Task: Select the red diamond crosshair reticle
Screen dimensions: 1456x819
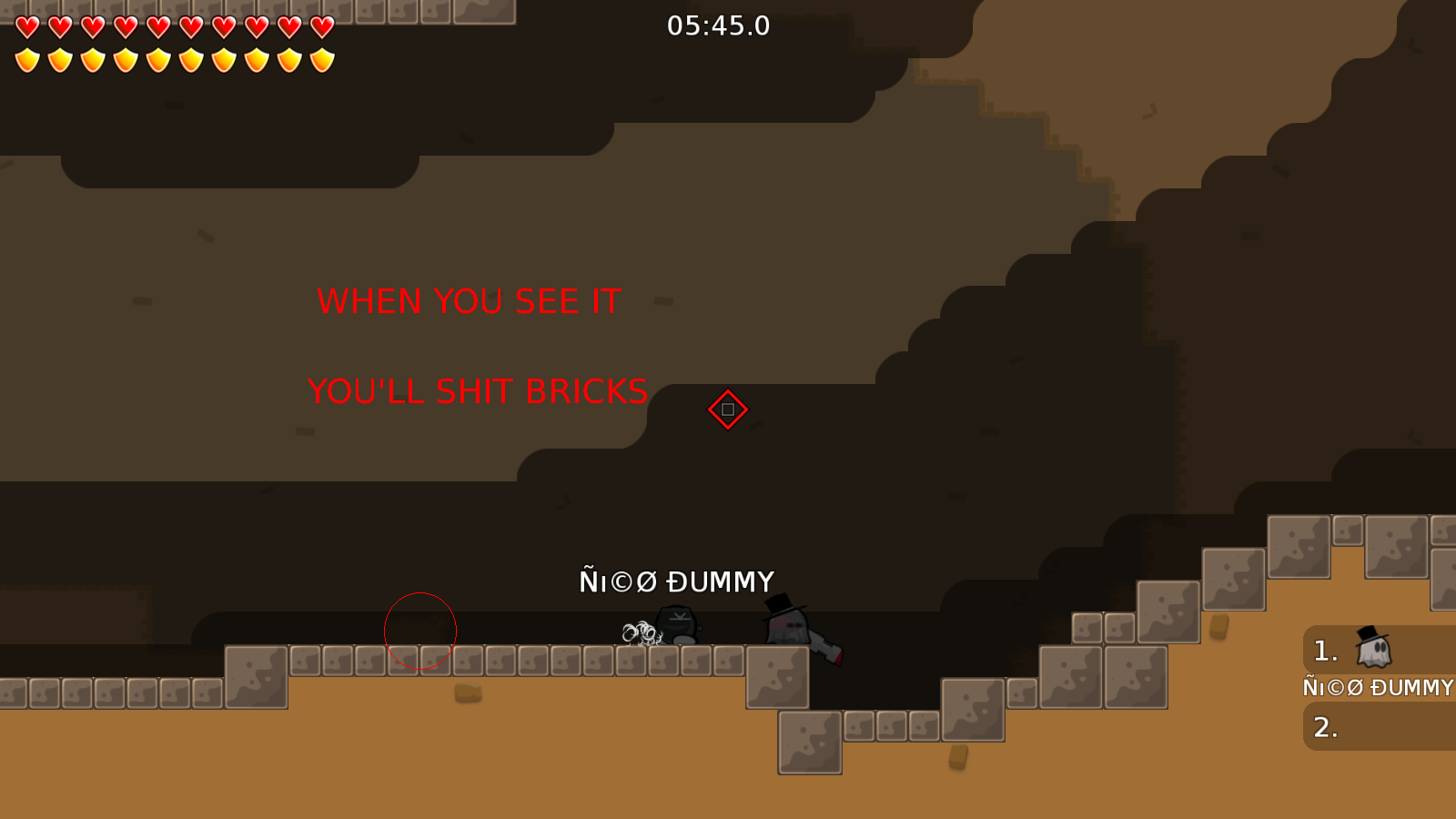Action: tap(727, 409)
